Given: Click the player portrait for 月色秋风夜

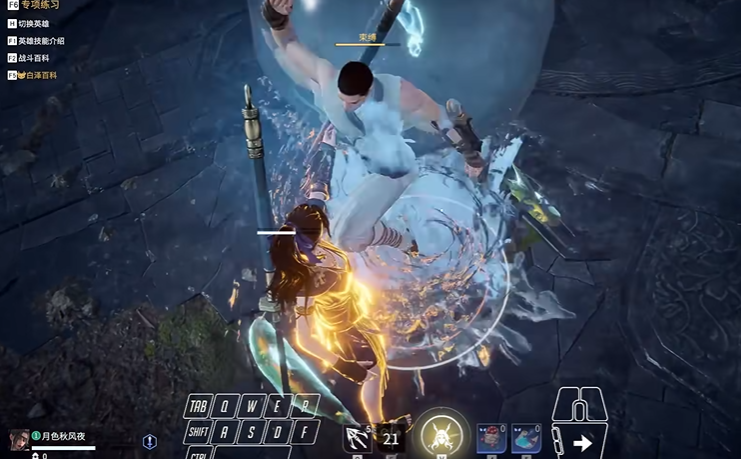Looking at the screenshot, I should point(19,439).
